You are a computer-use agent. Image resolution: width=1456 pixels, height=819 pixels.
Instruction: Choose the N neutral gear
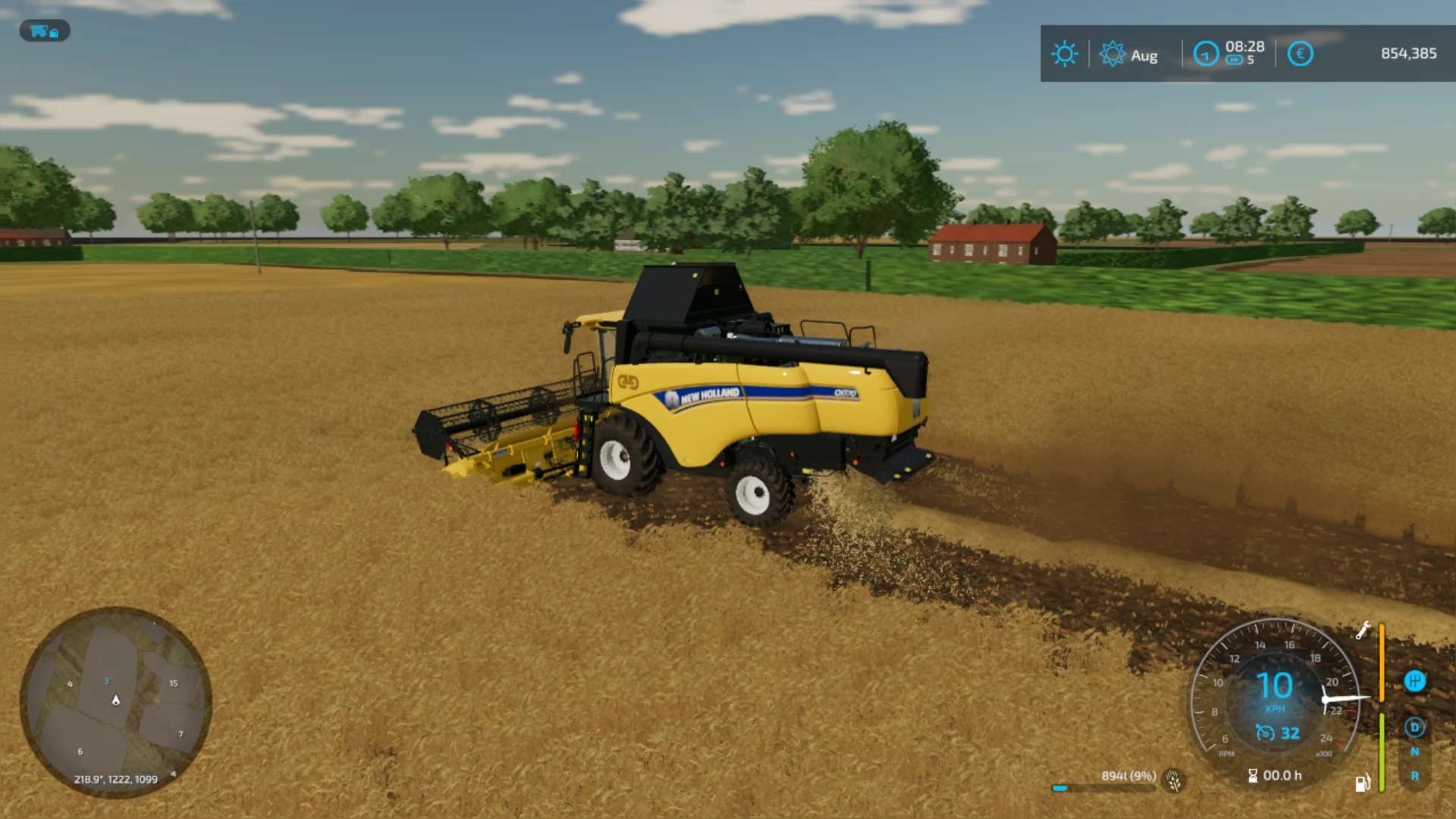pyautogui.click(x=1414, y=752)
